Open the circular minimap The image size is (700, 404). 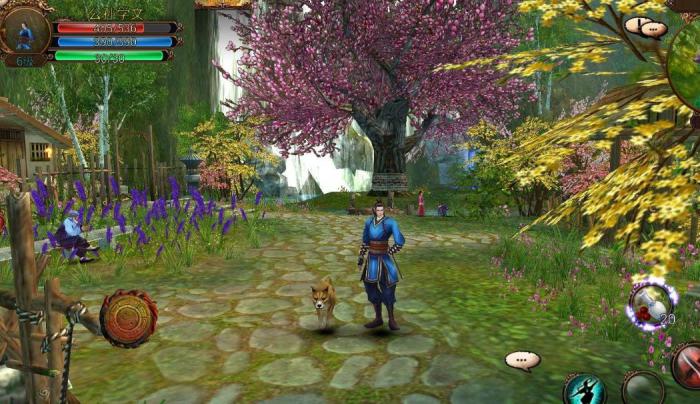click(x=688, y=70)
